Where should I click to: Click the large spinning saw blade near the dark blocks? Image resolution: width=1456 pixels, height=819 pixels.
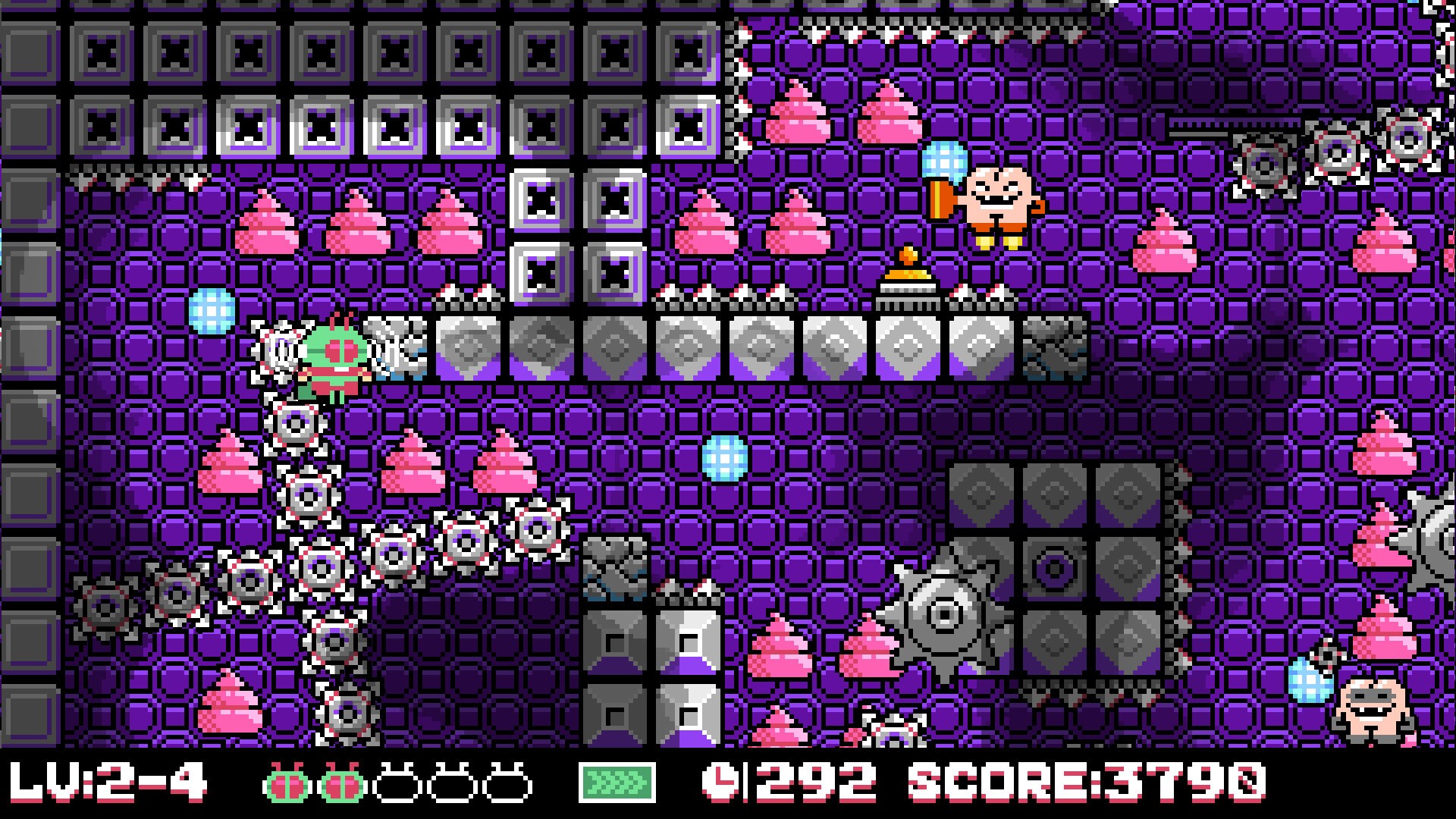point(946,614)
